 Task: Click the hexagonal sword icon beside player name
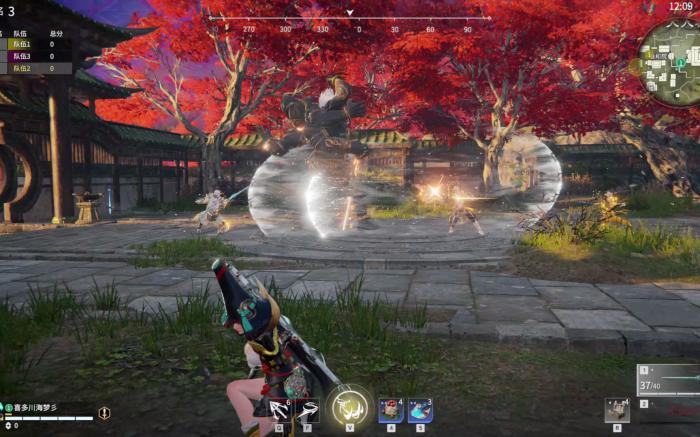click(x=104, y=412)
